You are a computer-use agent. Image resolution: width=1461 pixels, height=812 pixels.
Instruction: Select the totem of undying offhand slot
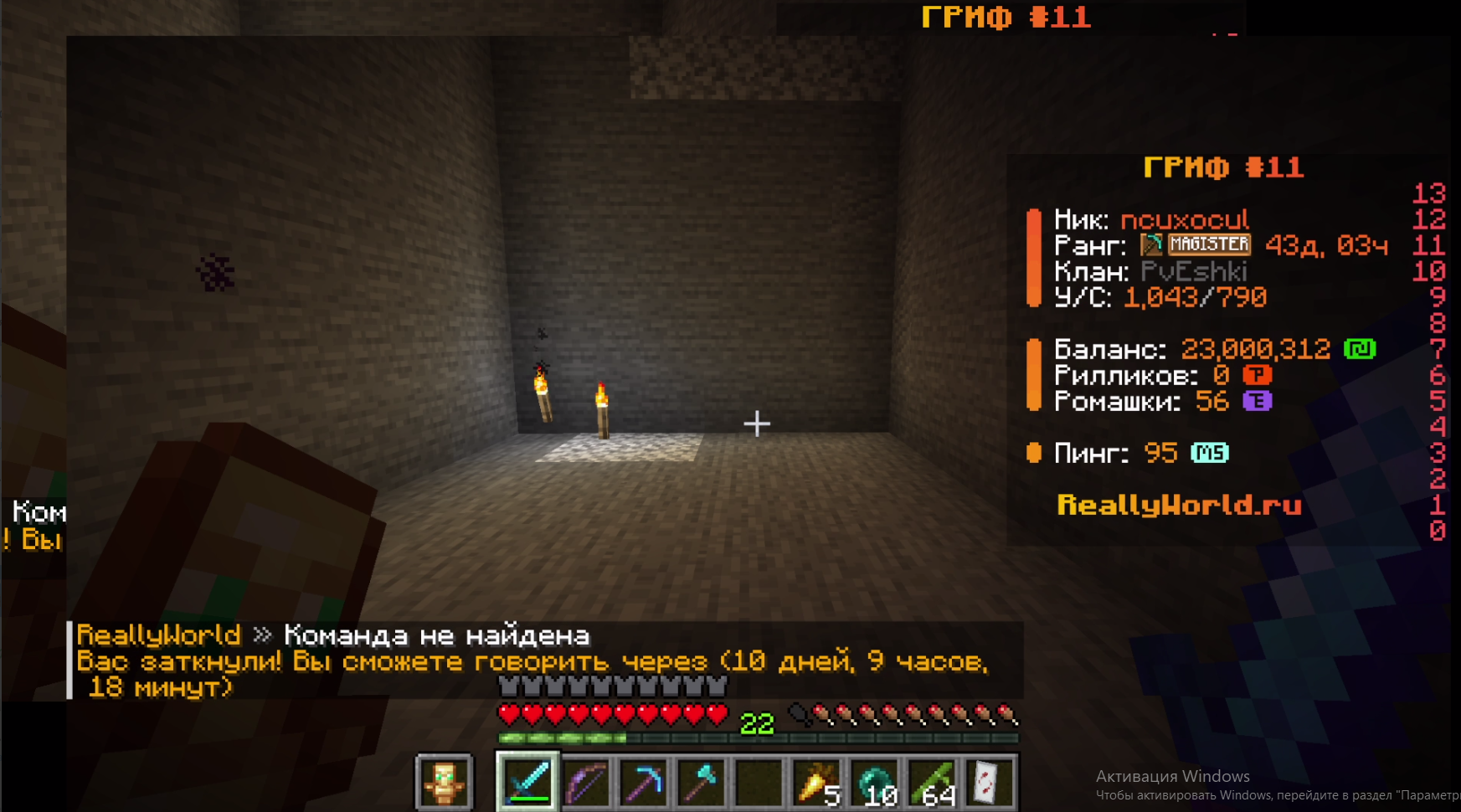coord(445,783)
